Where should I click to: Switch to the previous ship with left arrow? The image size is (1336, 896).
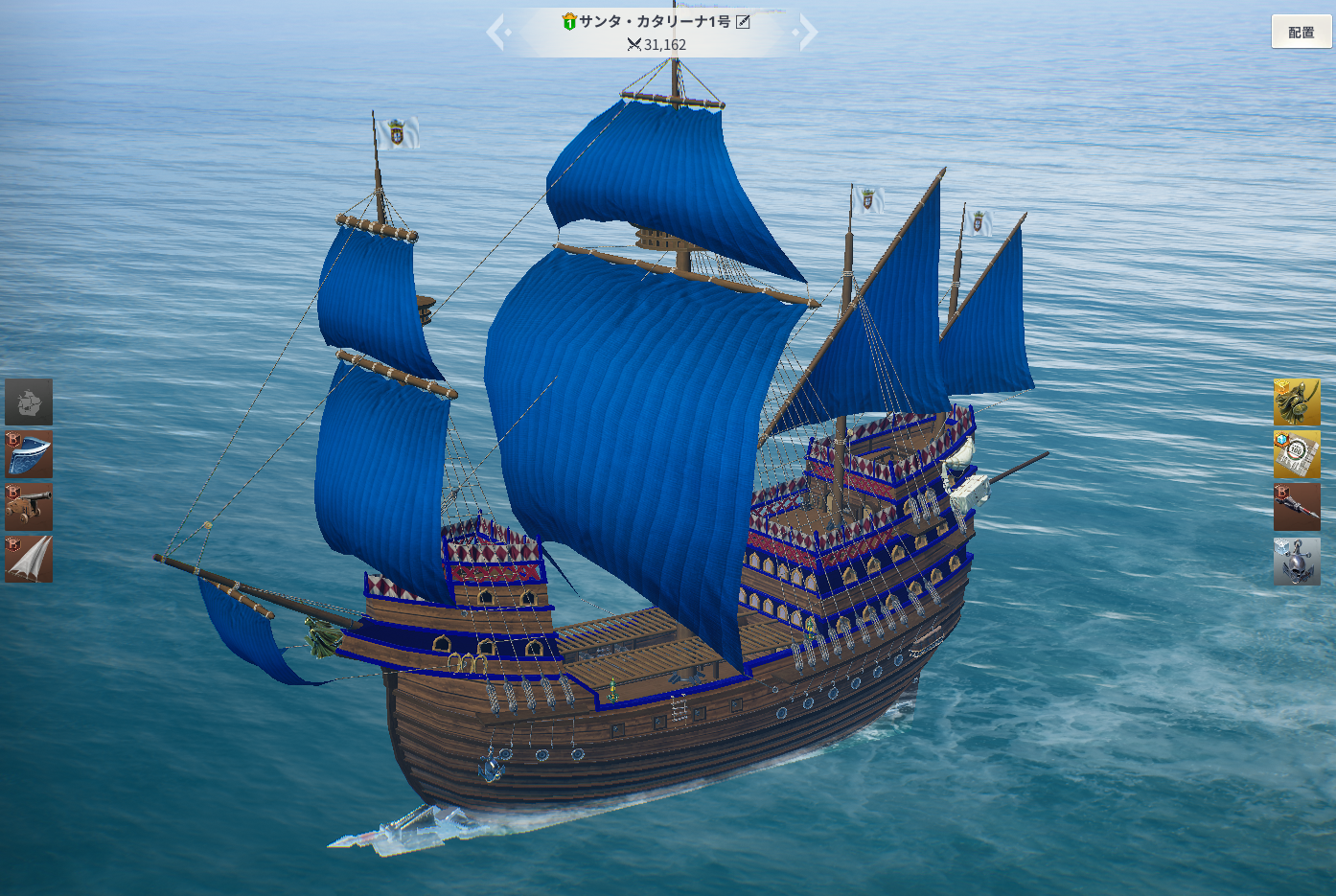[496, 33]
